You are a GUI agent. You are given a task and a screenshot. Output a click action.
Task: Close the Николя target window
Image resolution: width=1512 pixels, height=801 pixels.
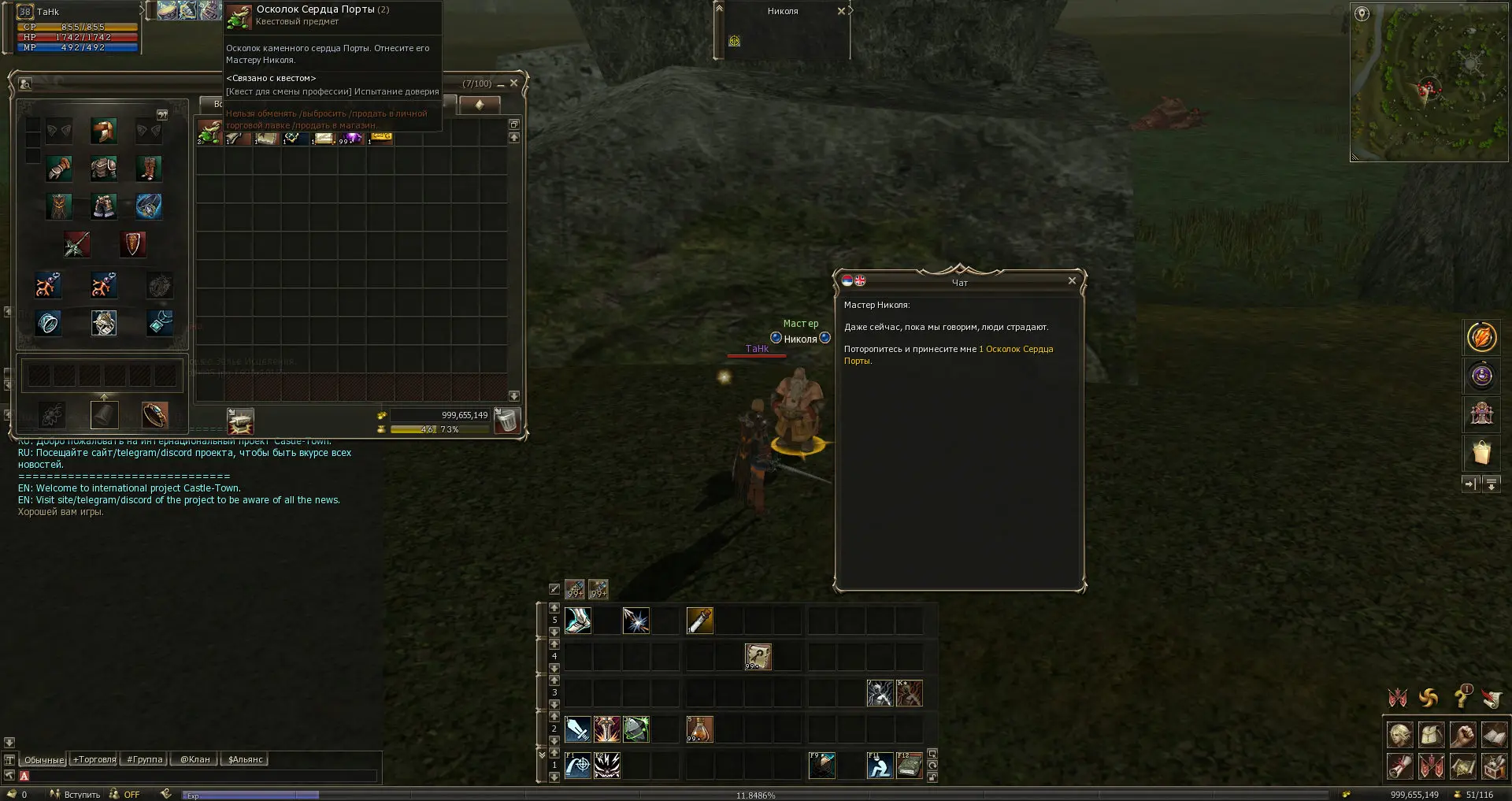point(841,11)
